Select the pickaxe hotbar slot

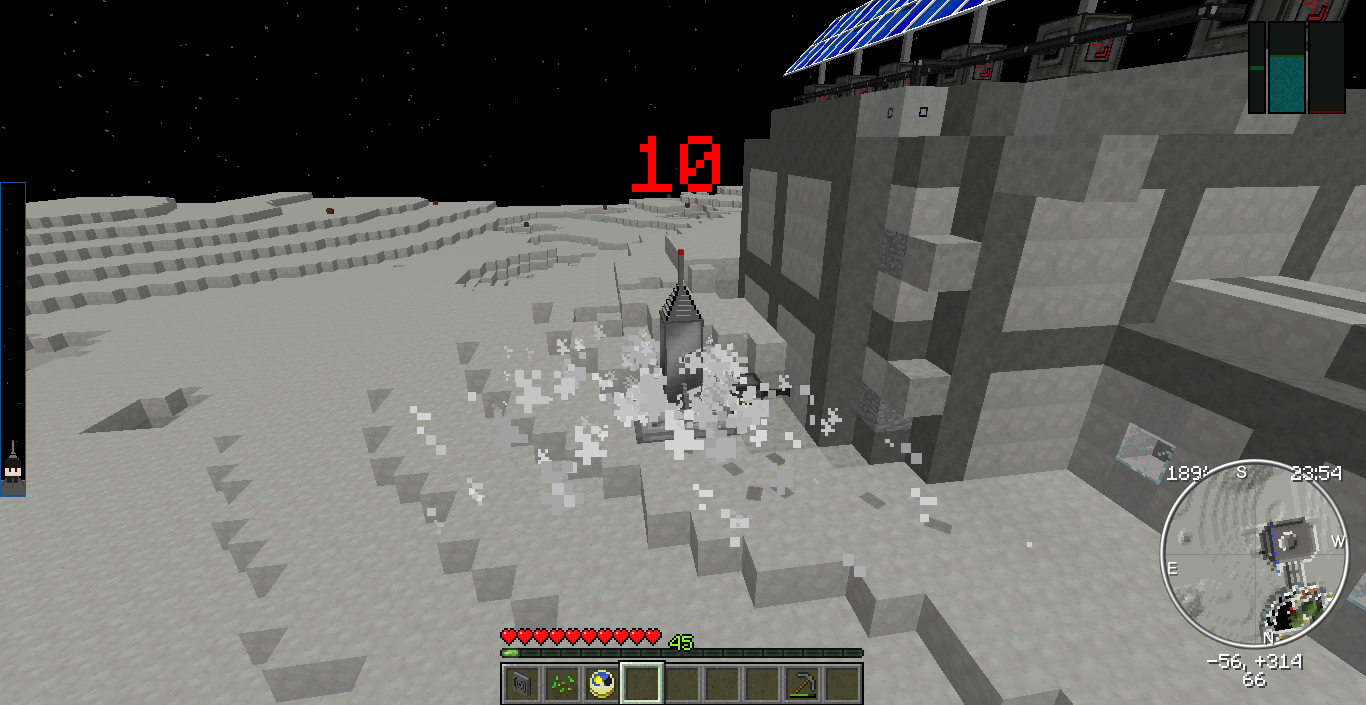point(801,684)
